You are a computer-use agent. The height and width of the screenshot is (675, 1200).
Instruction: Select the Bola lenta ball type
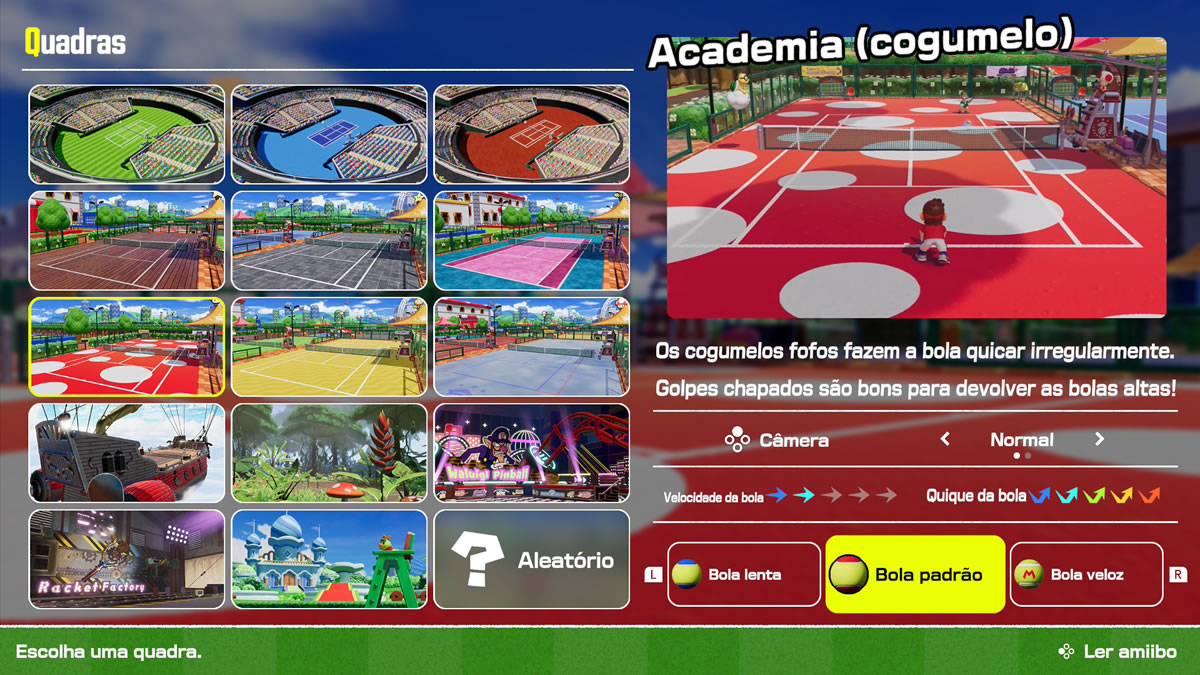click(743, 574)
